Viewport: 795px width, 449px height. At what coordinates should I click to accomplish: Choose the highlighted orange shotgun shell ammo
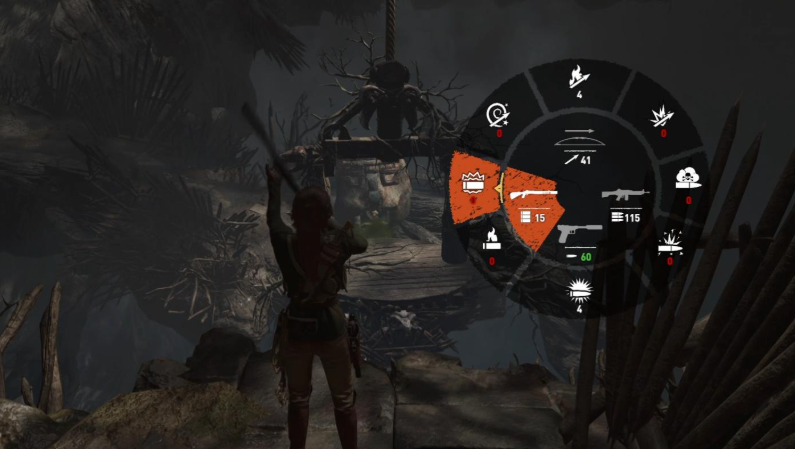coord(473,183)
